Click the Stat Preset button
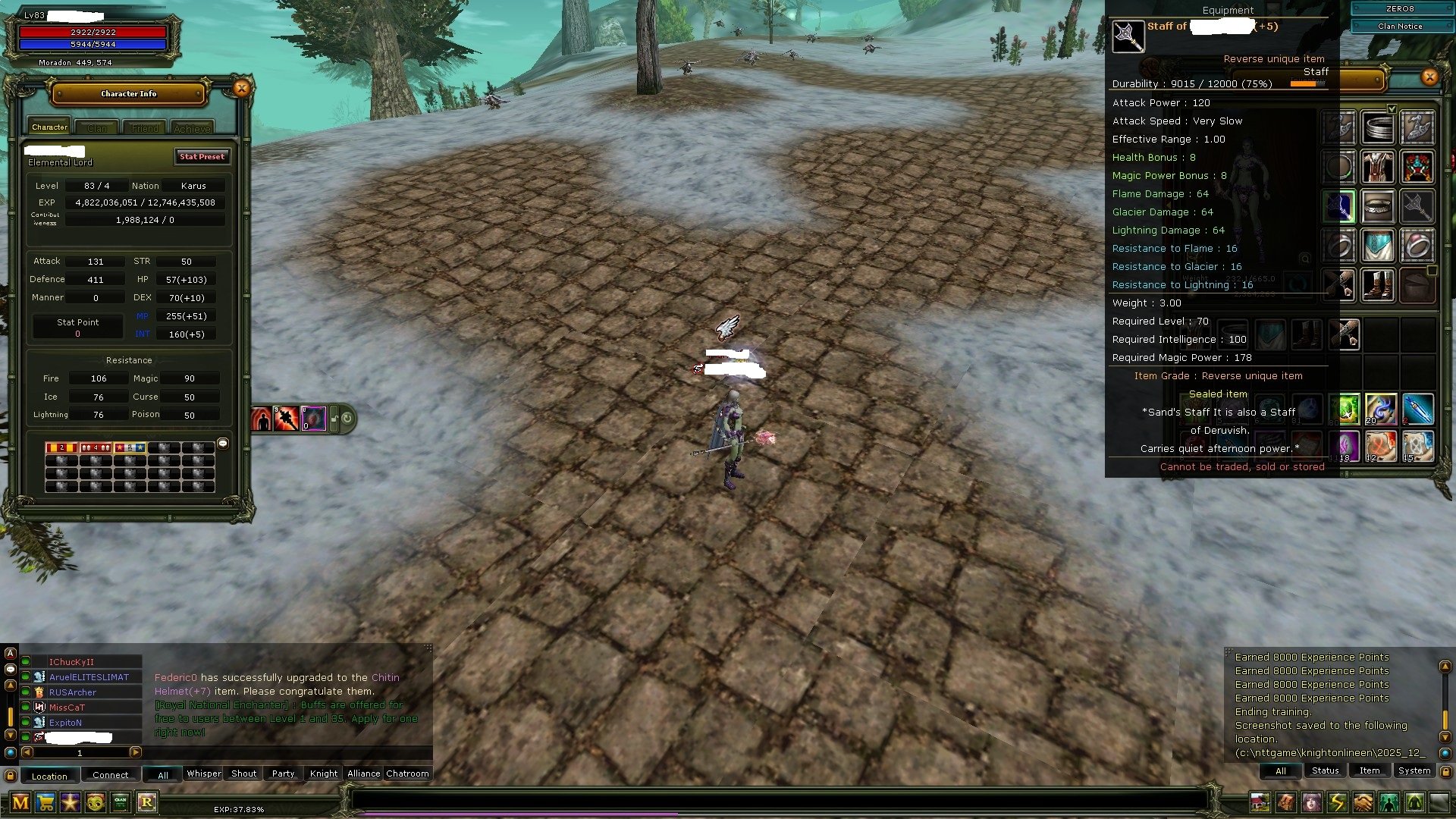Viewport: 1456px width, 819px height. point(202,157)
